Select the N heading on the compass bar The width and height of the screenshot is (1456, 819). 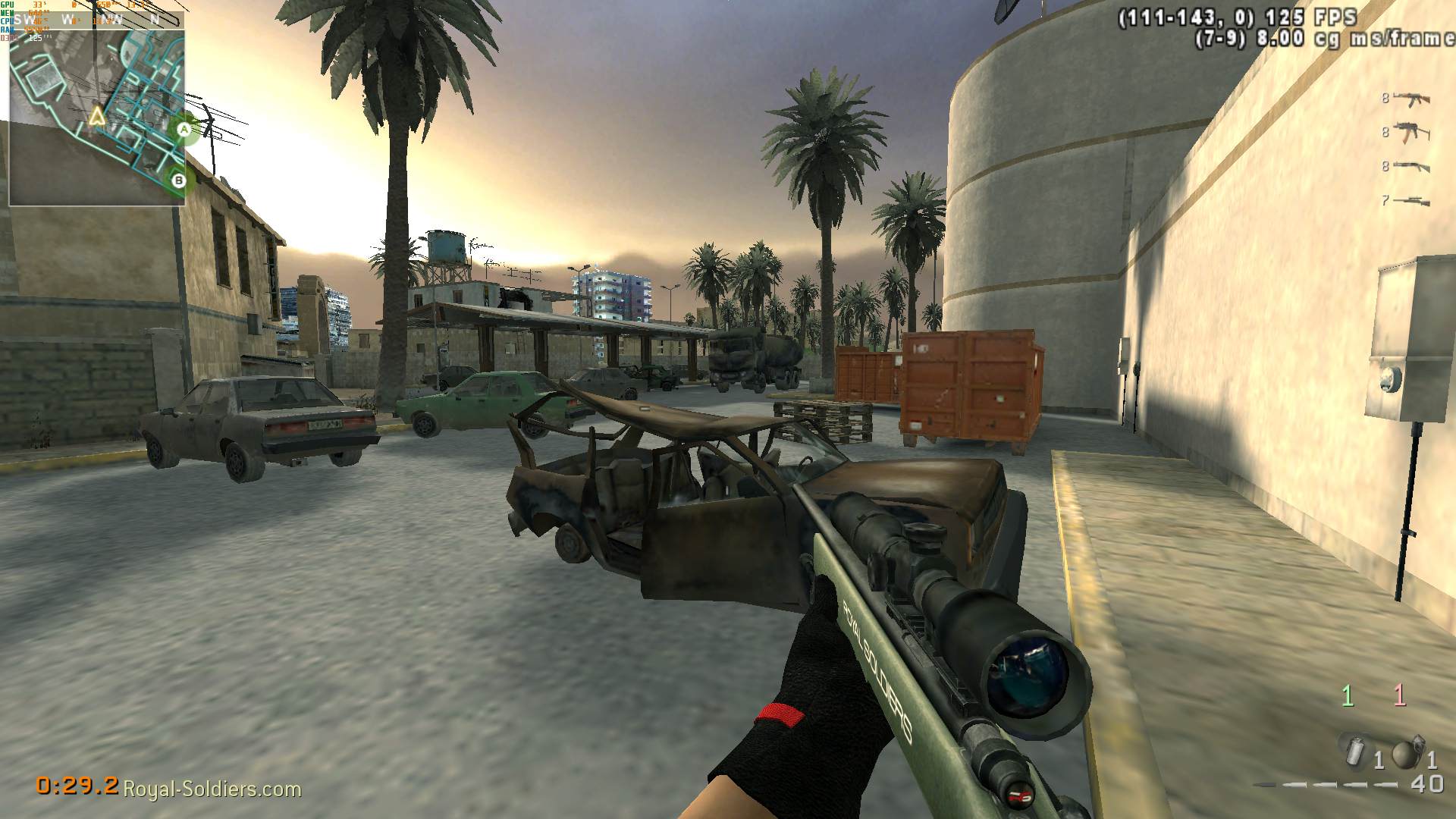(x=155, y=20)
